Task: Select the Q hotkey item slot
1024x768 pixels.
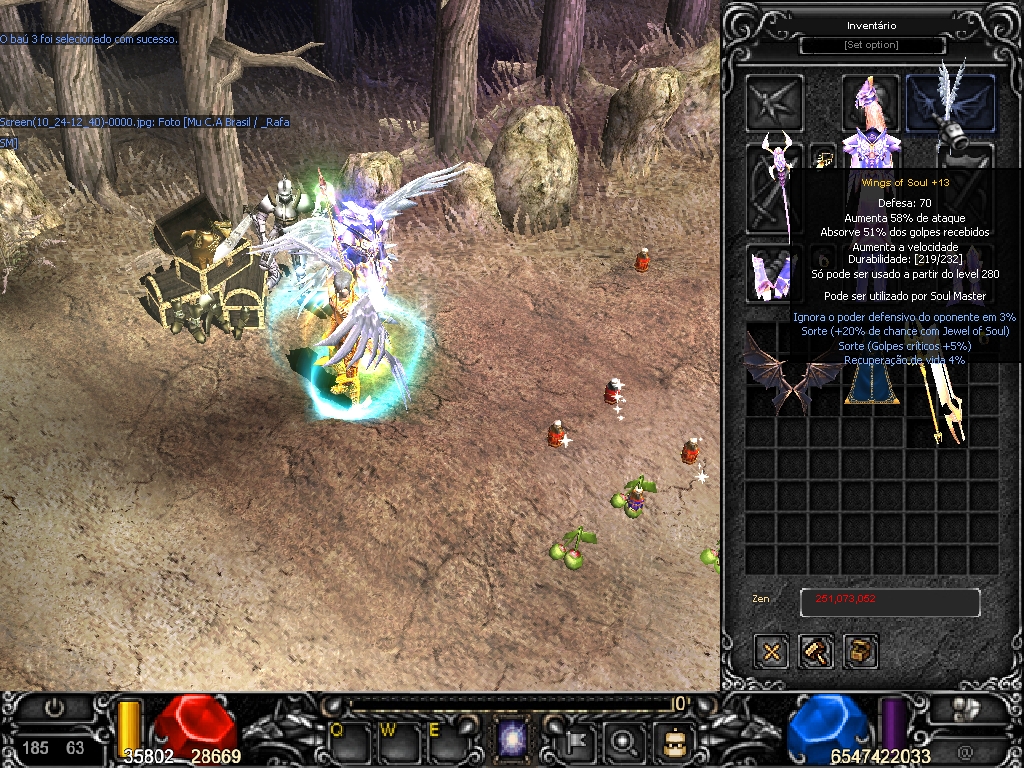Action: (343, 741)
